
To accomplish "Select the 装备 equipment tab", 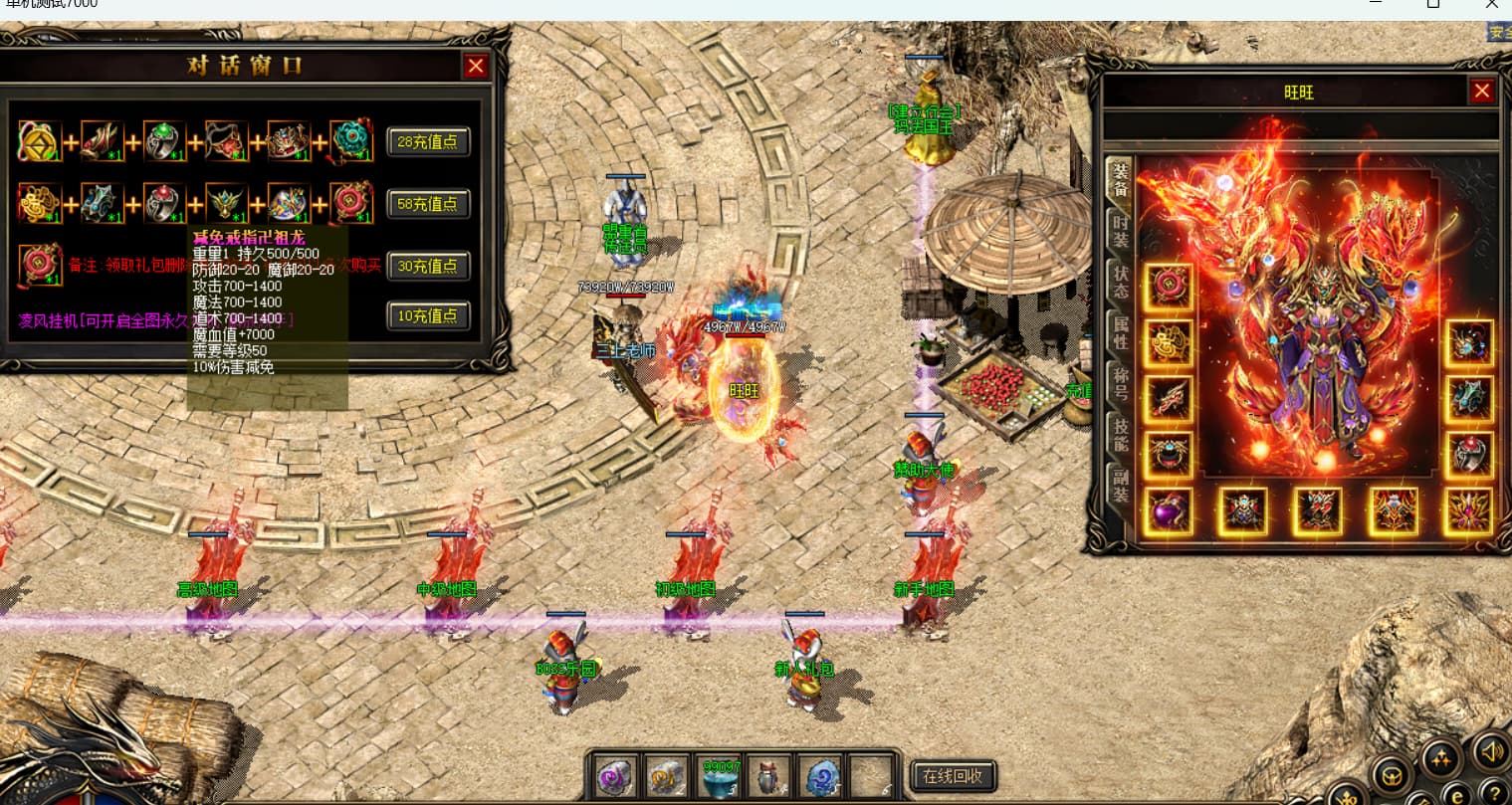I will click(1120, 179).
